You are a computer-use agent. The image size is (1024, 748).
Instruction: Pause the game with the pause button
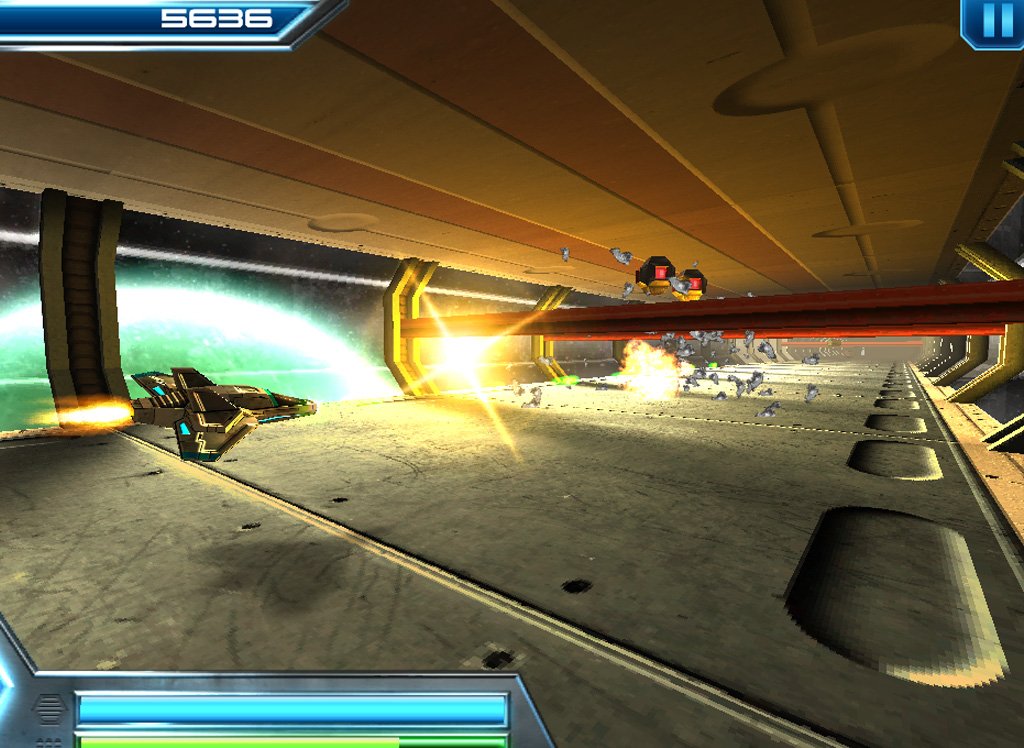click(995, 21)
